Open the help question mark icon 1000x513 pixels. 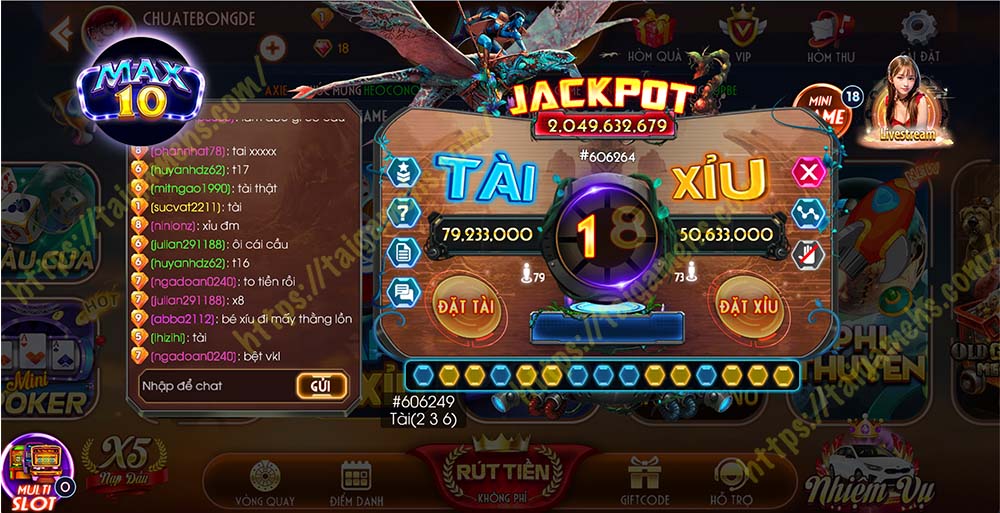pyautogui.click(x=403, y=210)
